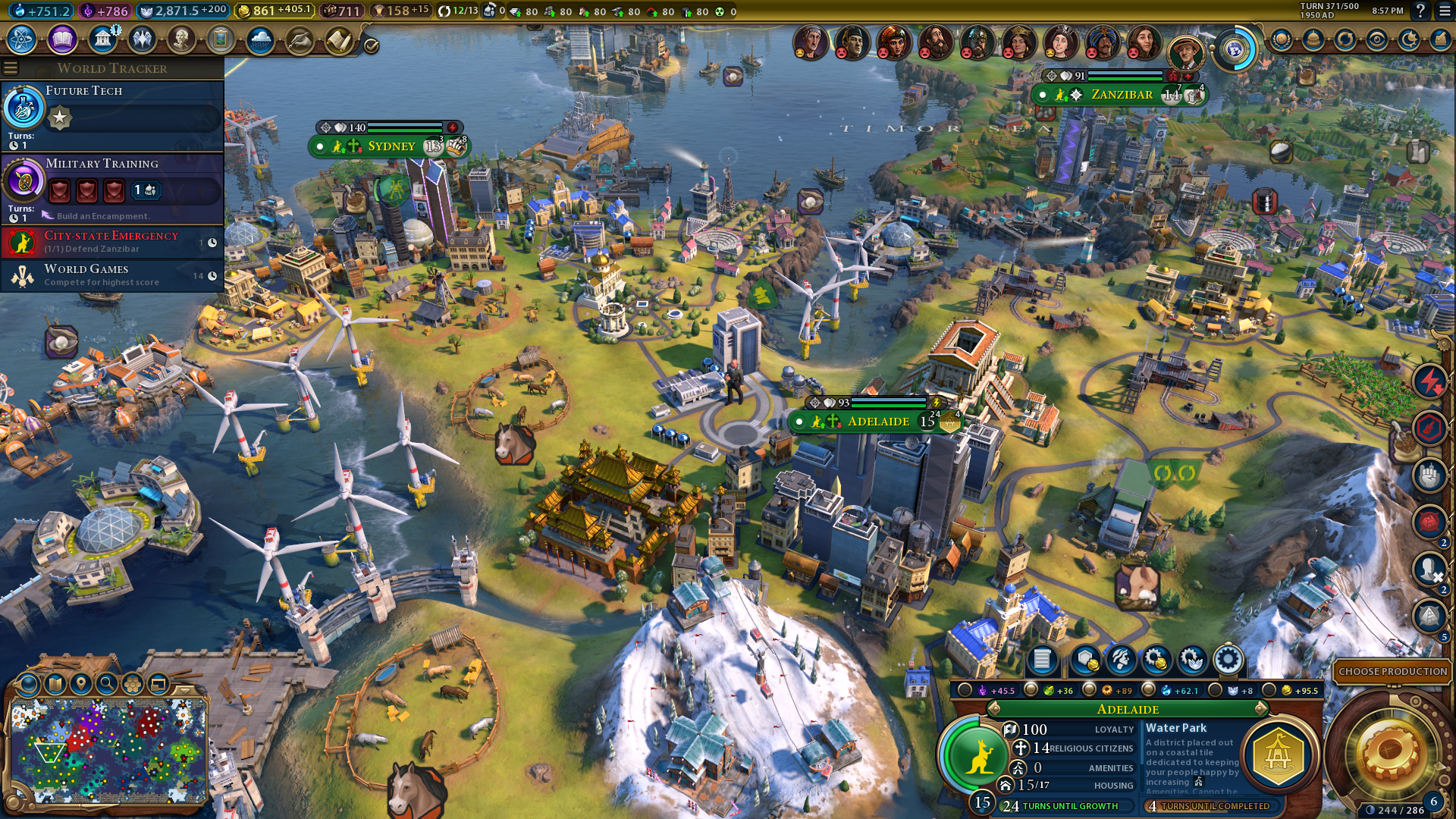Open the great people portrait icon

(181, 39)
